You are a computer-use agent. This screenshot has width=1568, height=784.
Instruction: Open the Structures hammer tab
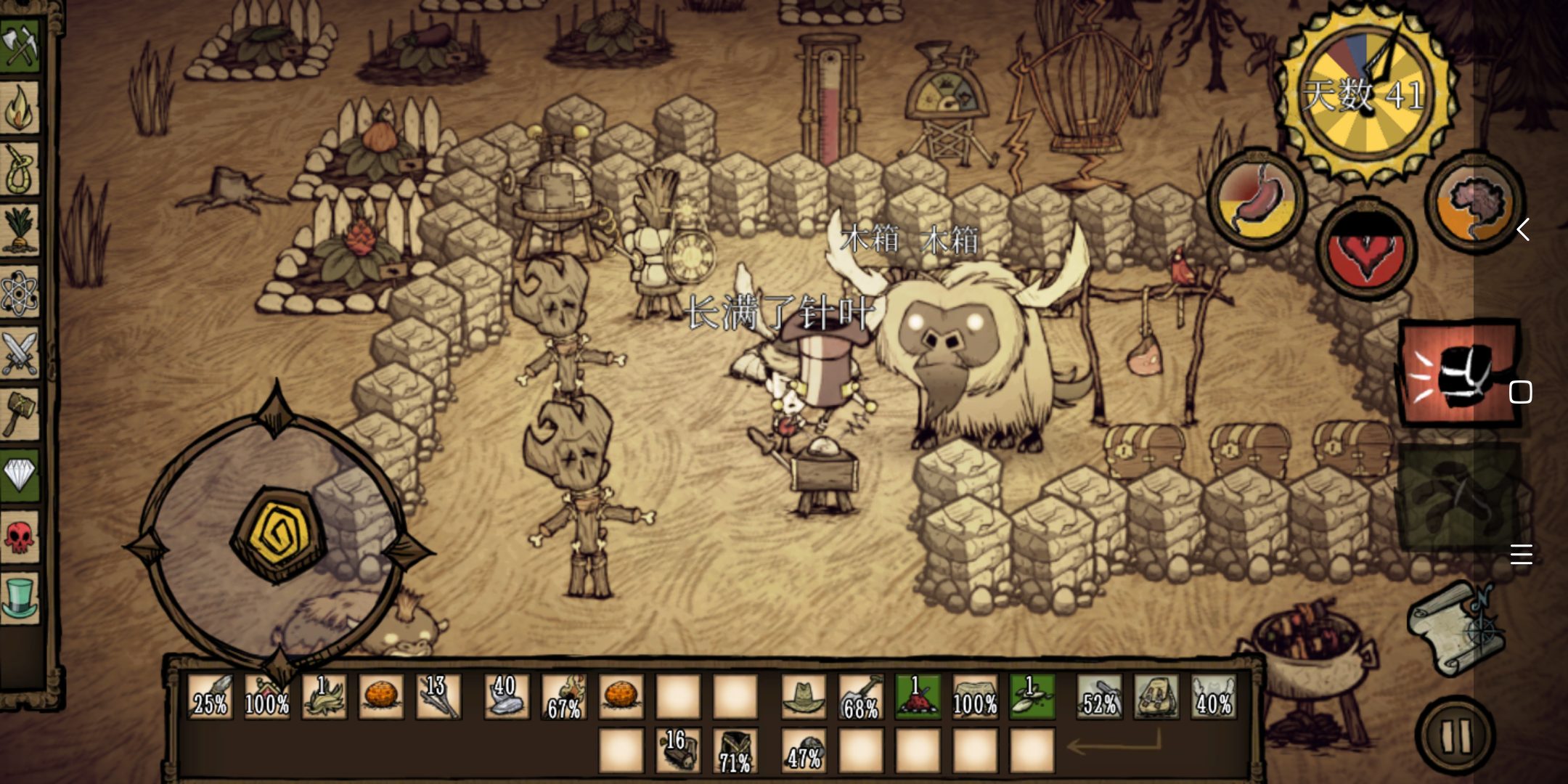(x=20, y=414)
